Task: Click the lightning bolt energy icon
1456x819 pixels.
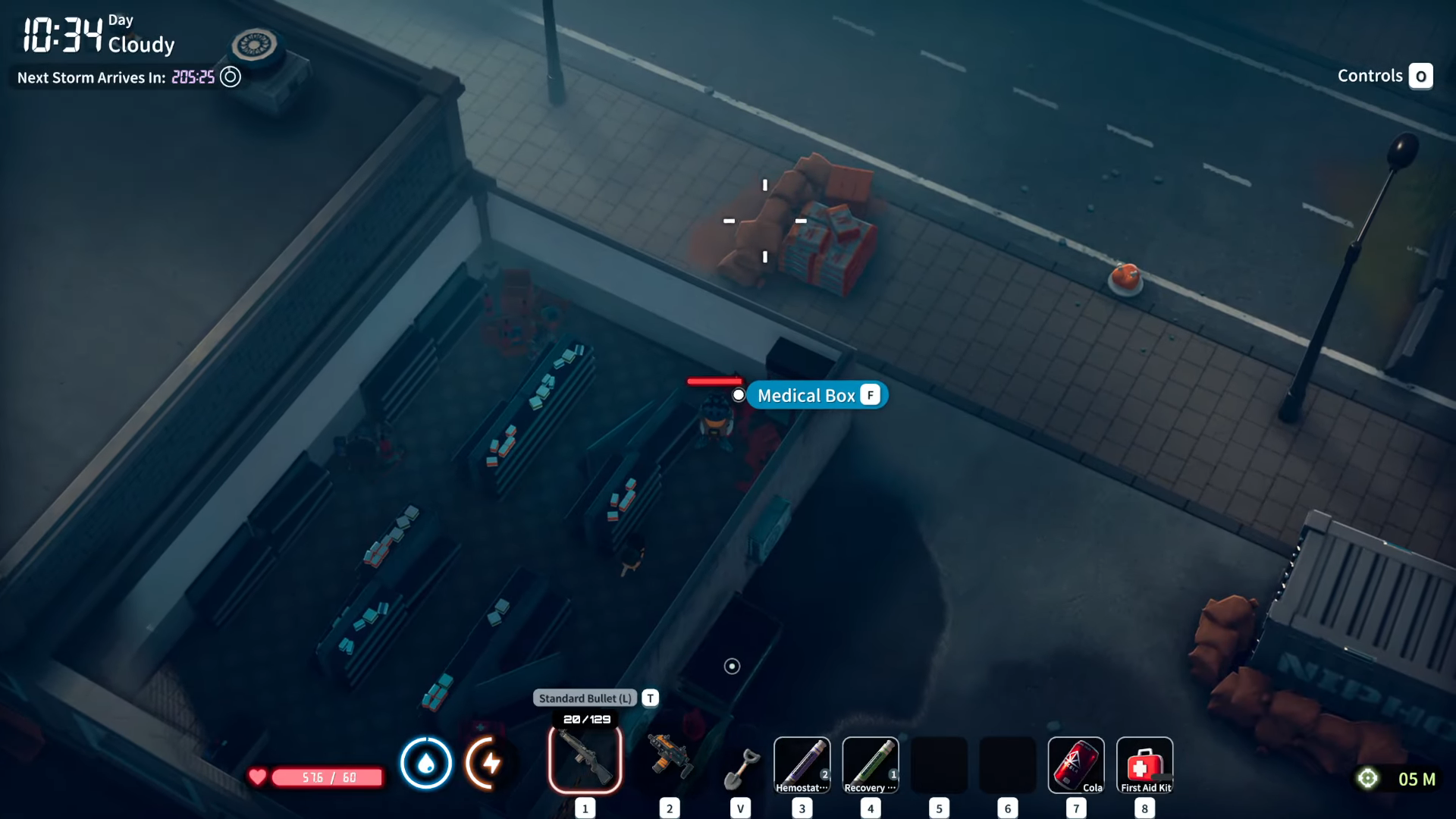Action: (490, 763)
